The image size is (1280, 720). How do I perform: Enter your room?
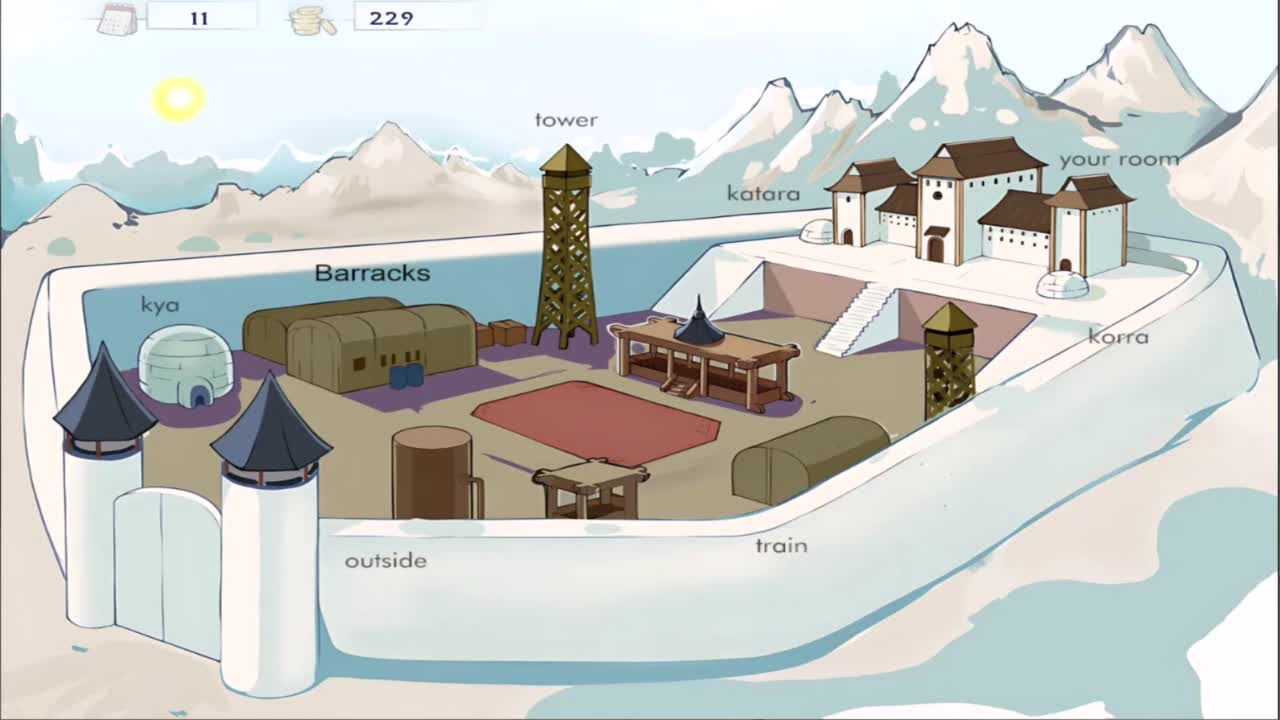coord(1119,159)
